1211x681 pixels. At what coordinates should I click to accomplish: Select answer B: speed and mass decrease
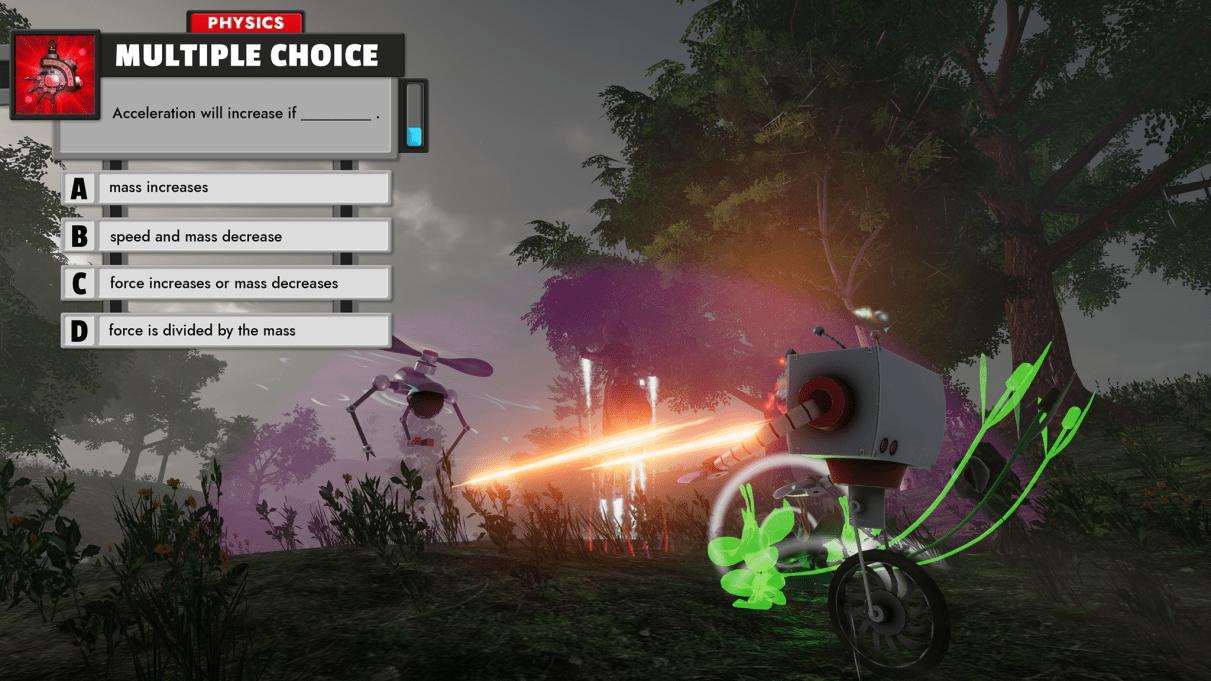[226, 236]
